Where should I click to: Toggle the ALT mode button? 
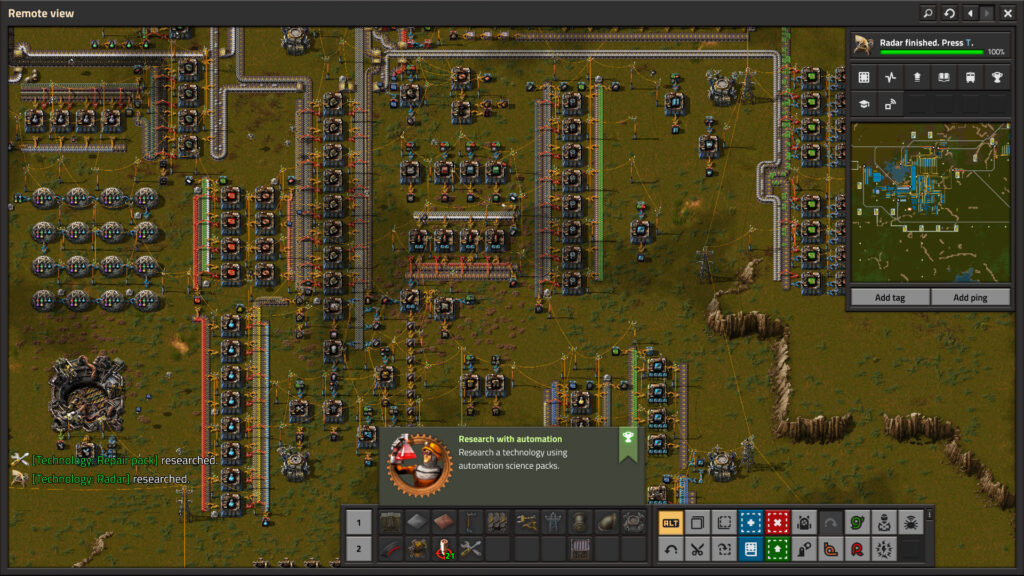[x=671, y=522]
